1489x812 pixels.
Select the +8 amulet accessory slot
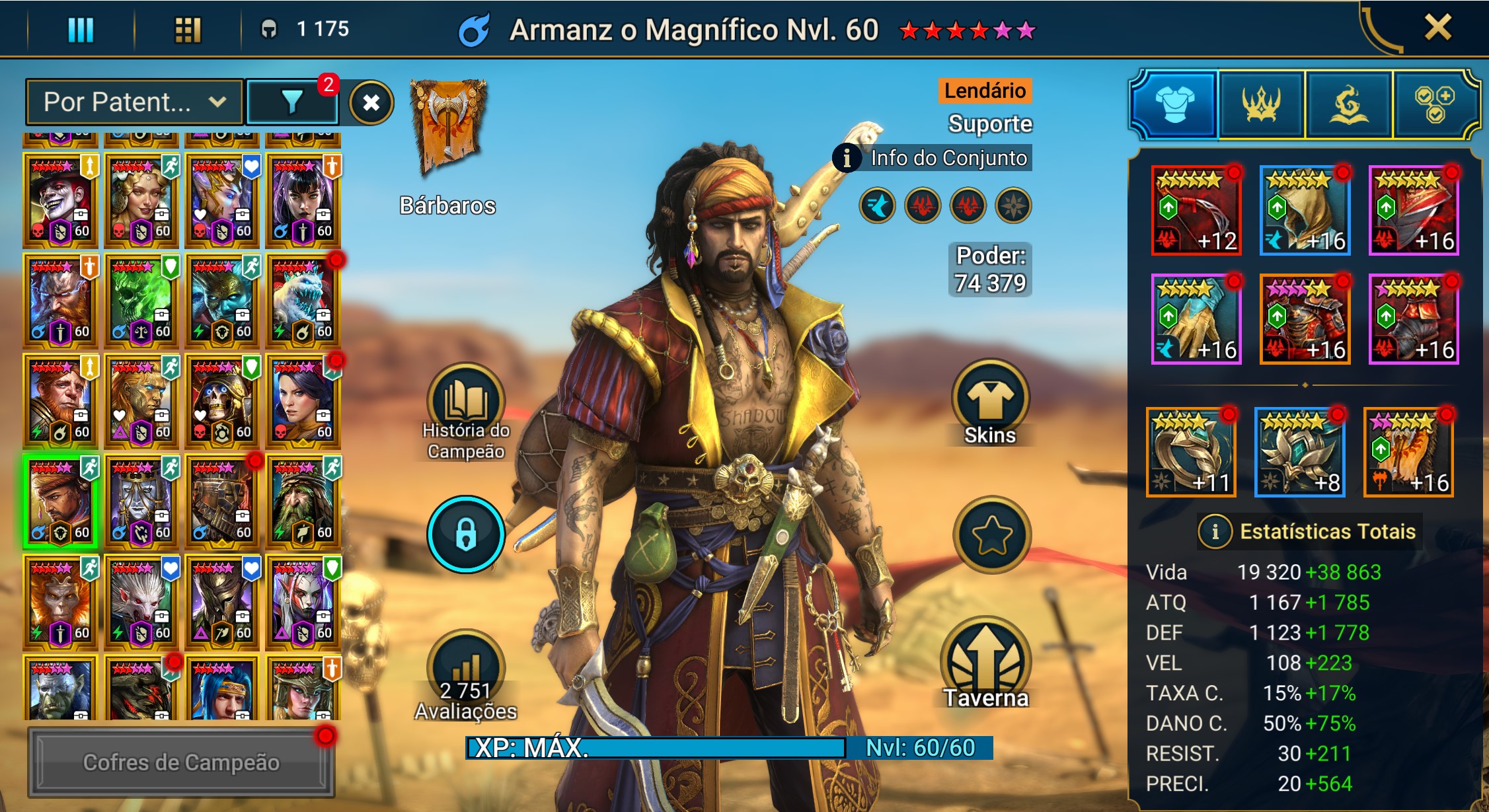[1299, 452]
